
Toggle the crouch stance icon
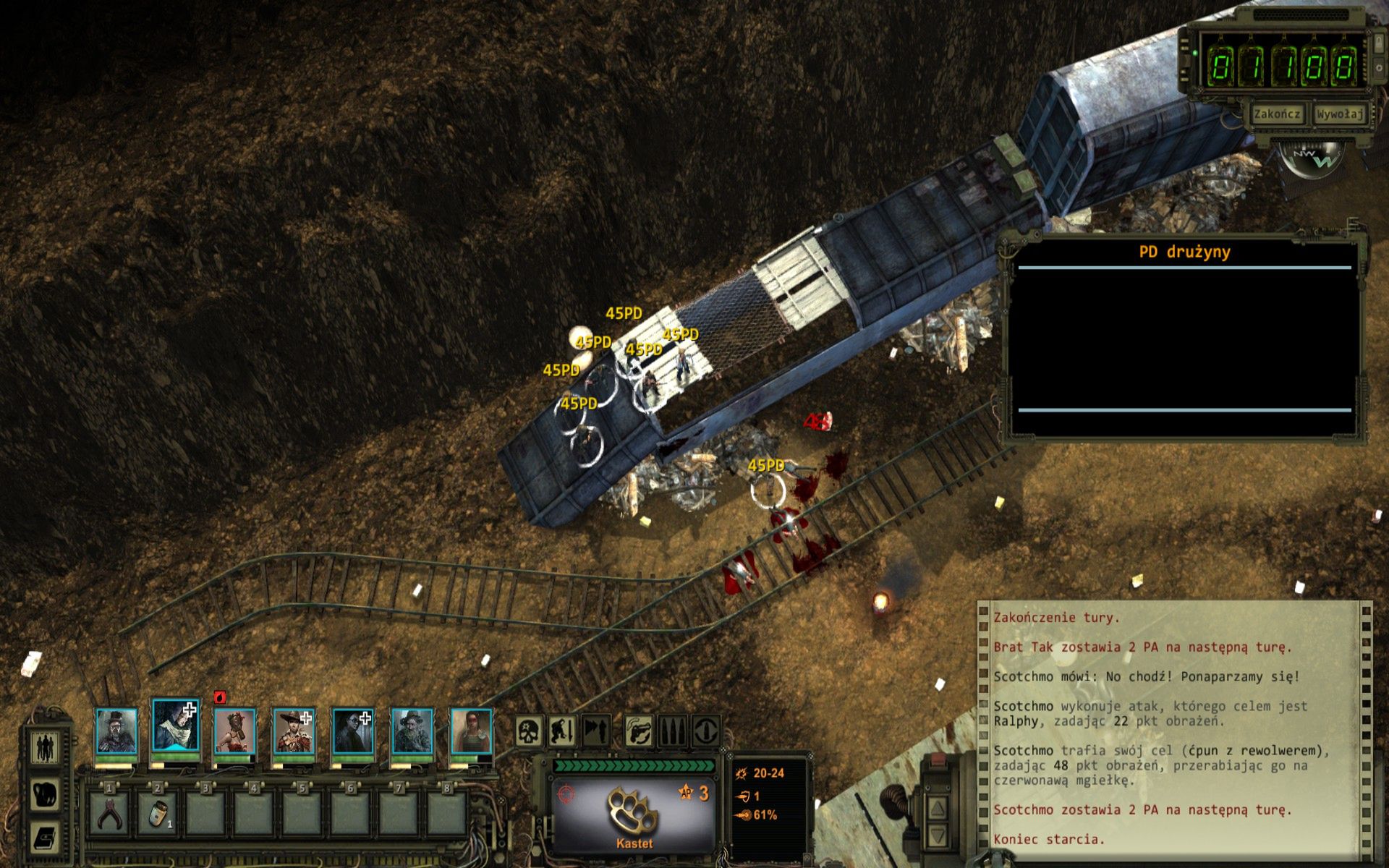coord(562,731)
